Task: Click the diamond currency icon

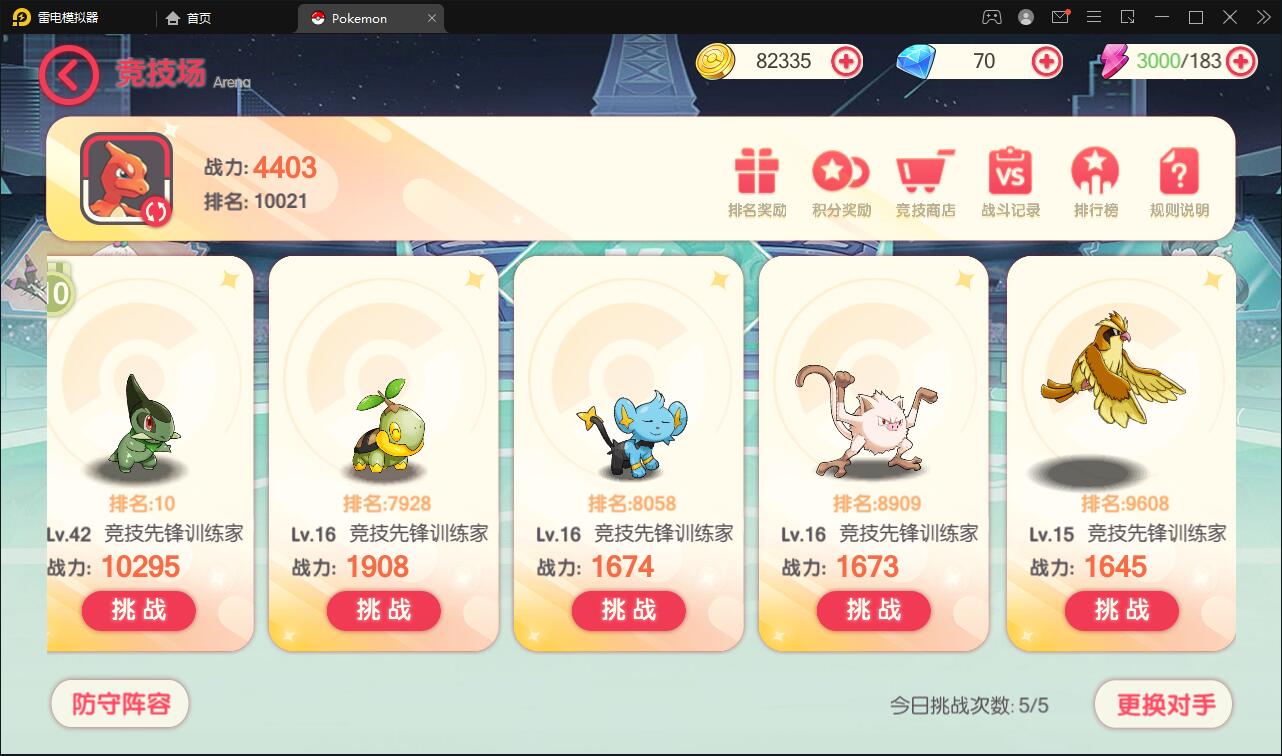Action: [x=917, y=61]
